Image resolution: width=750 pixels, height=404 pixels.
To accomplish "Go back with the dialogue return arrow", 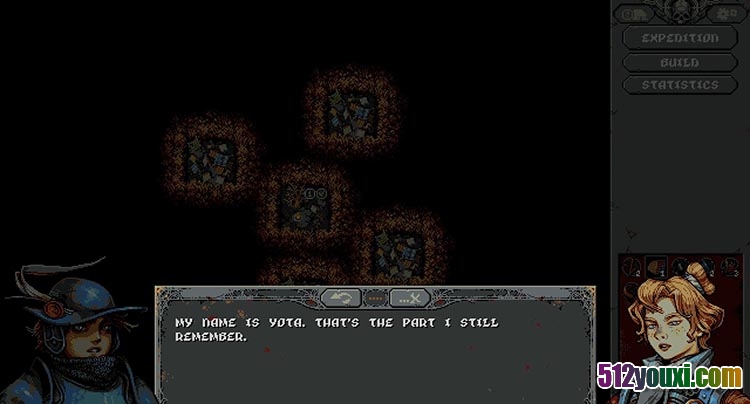I will pyautogui.click(x=342, y=297).
